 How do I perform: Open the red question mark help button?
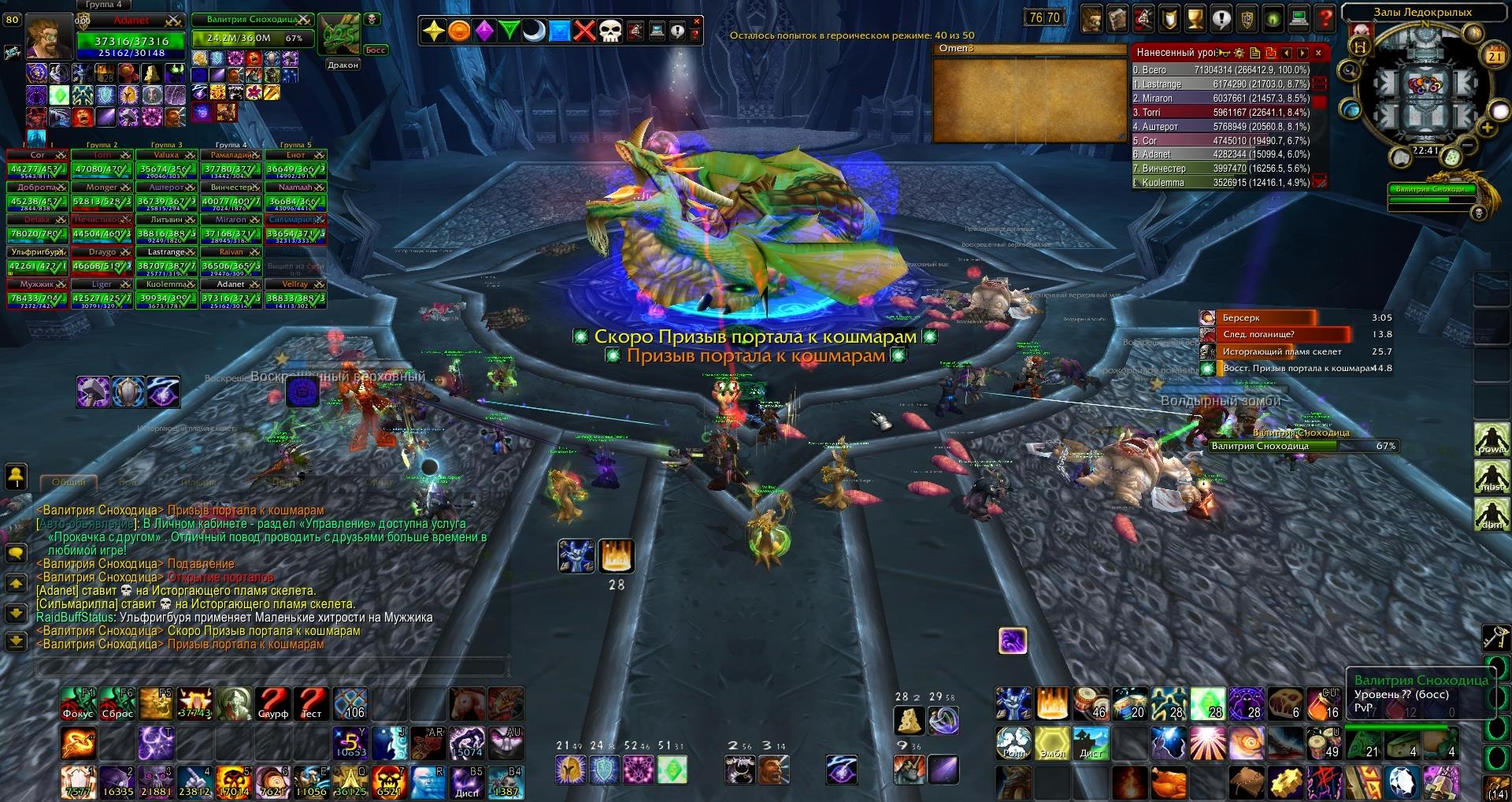coord(1326,18)
